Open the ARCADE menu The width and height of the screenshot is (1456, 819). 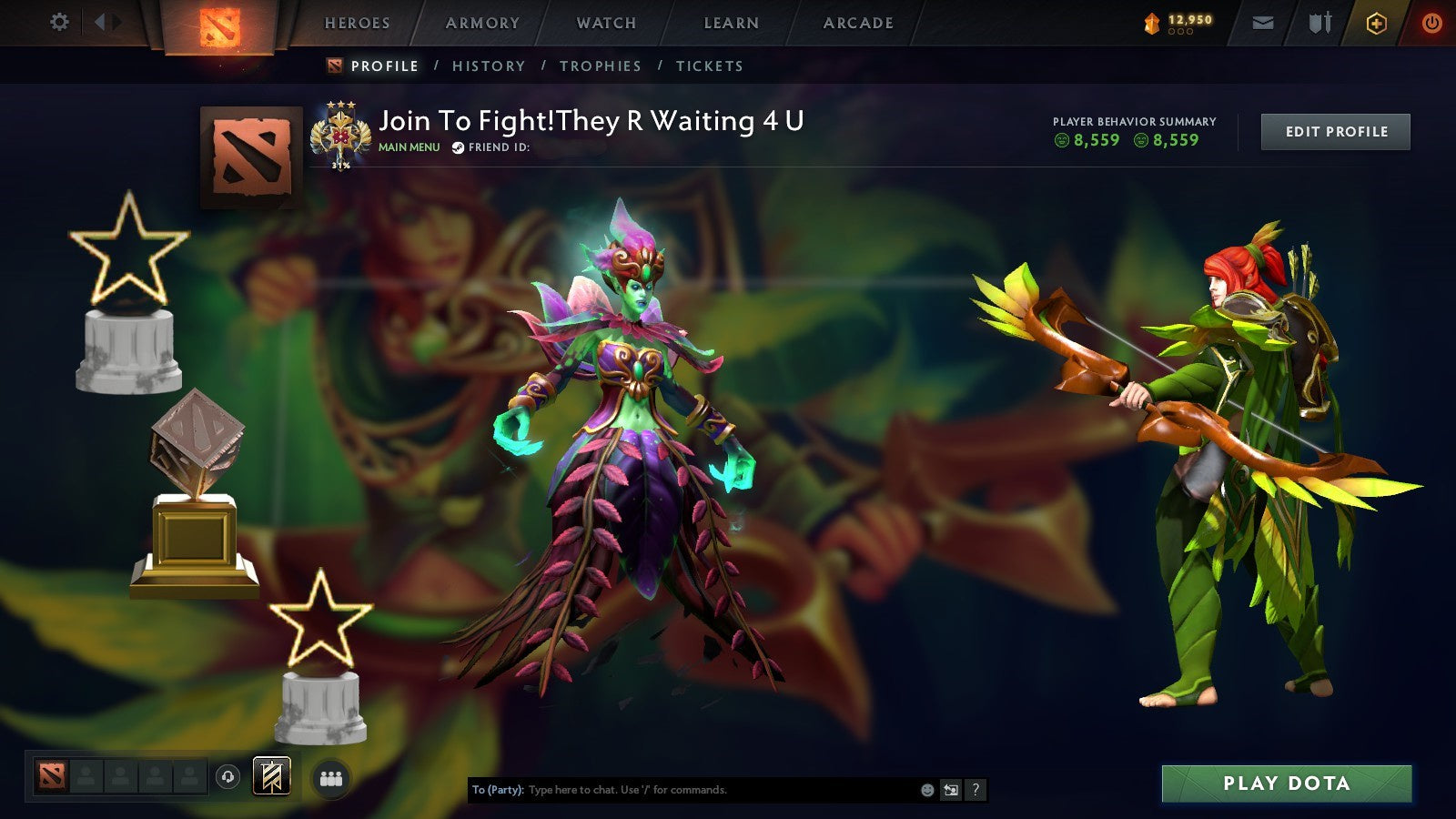point(857,23)
